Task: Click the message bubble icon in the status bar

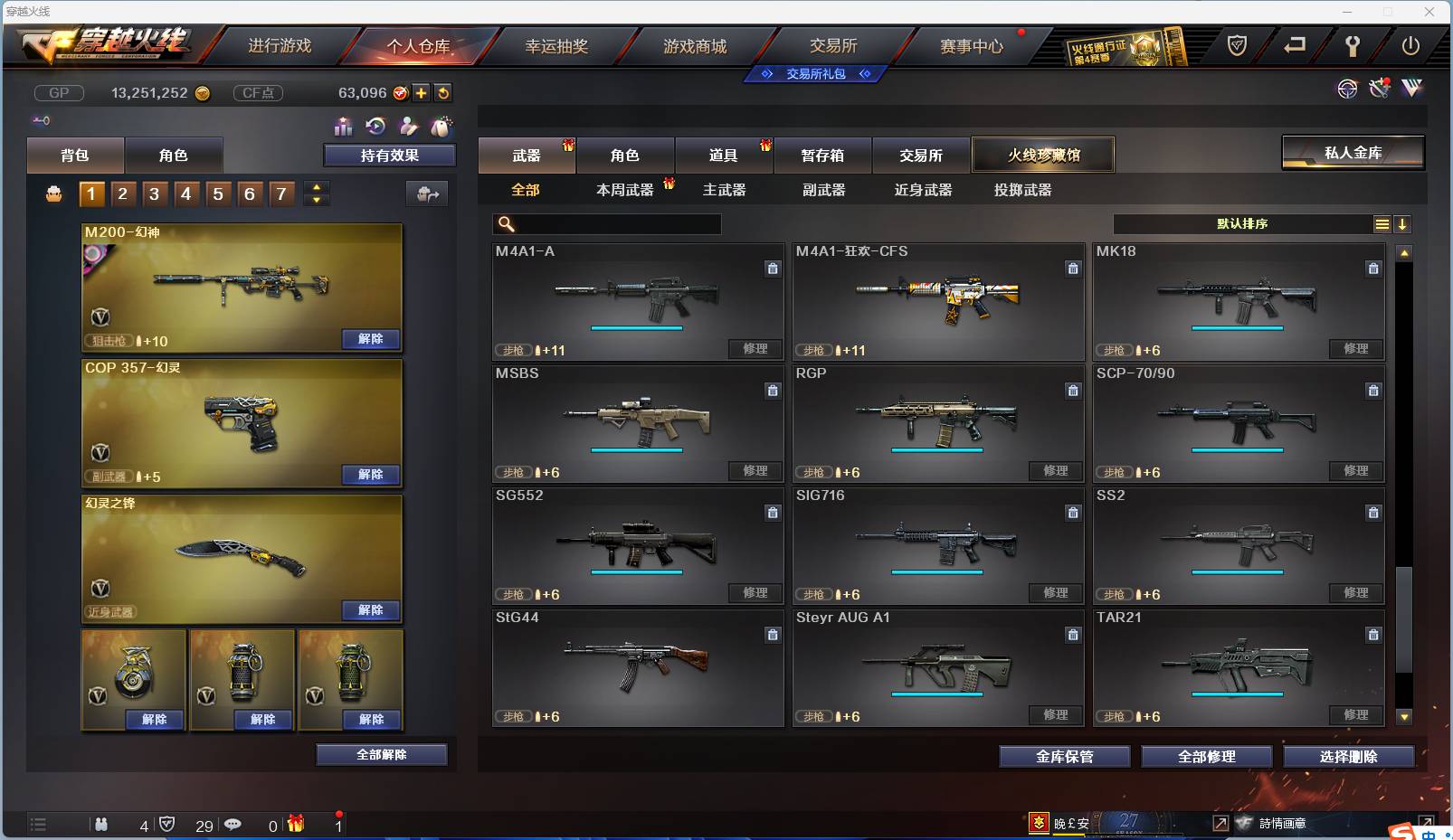Action: click(233, 825)
